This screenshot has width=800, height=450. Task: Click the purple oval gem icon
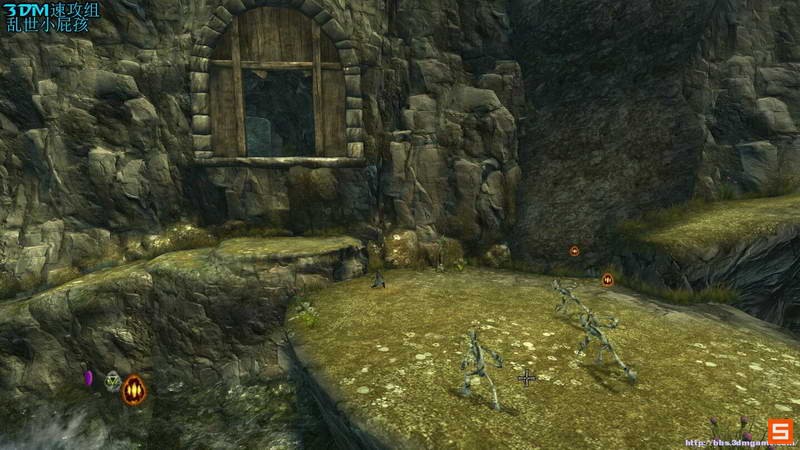(89, 379)
